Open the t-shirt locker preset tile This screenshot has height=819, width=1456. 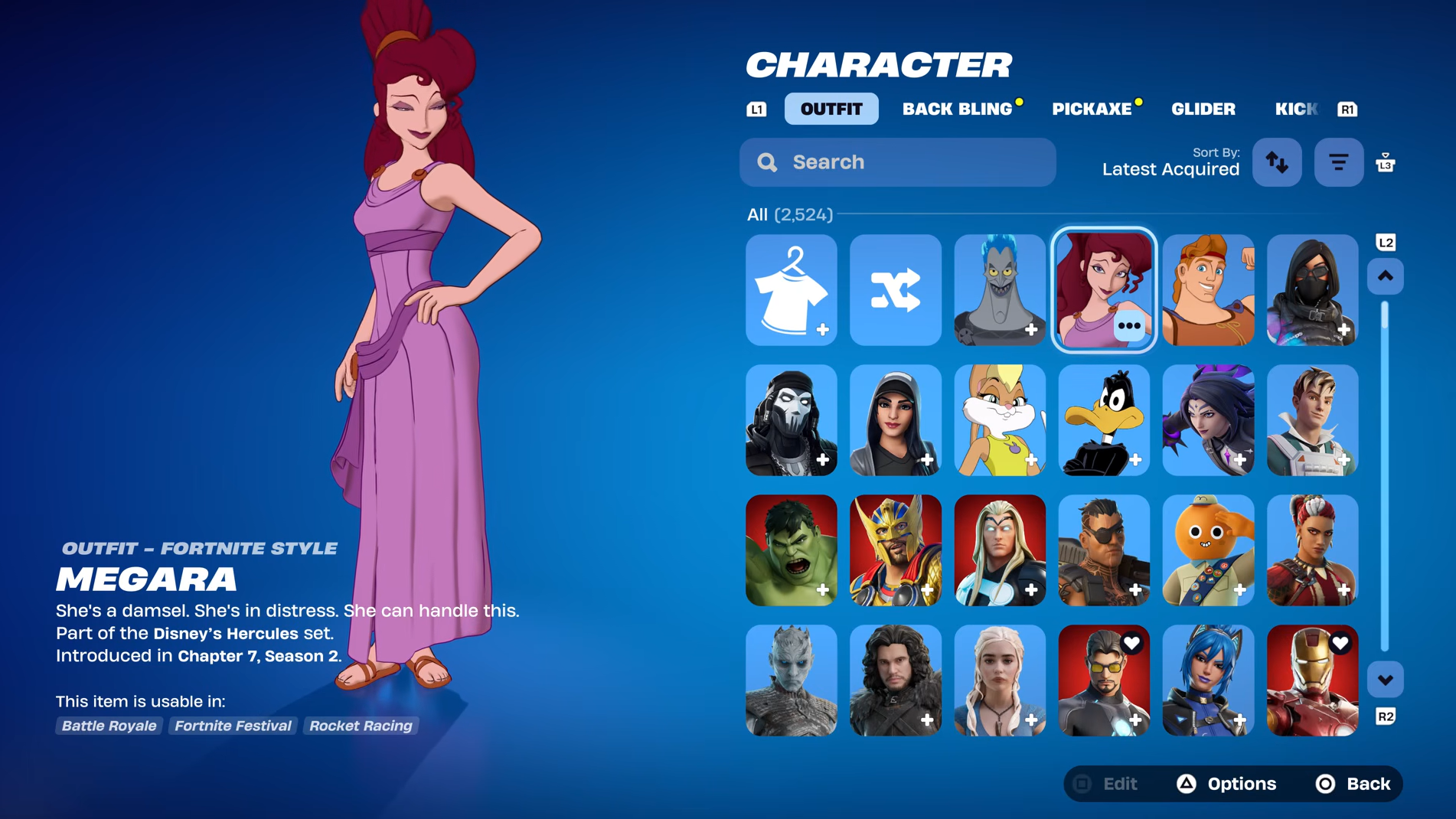[x=791, y=290]
